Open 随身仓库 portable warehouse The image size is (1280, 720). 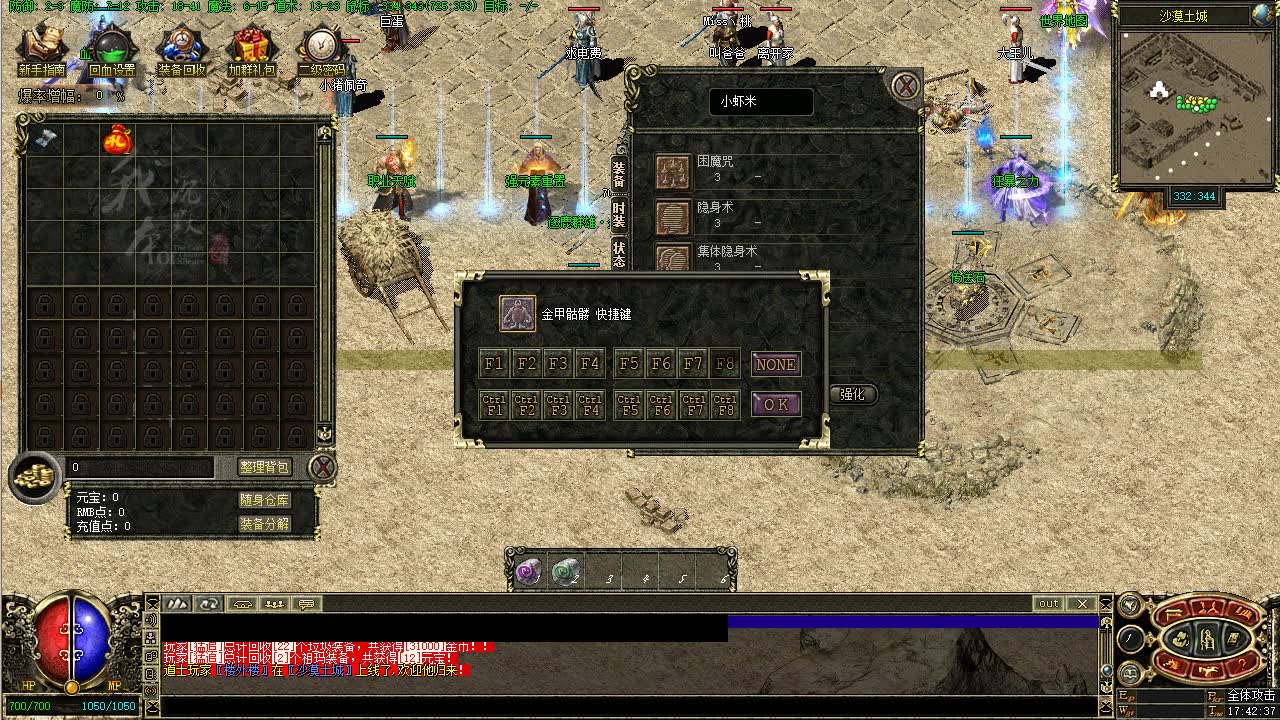coord(264,500)
